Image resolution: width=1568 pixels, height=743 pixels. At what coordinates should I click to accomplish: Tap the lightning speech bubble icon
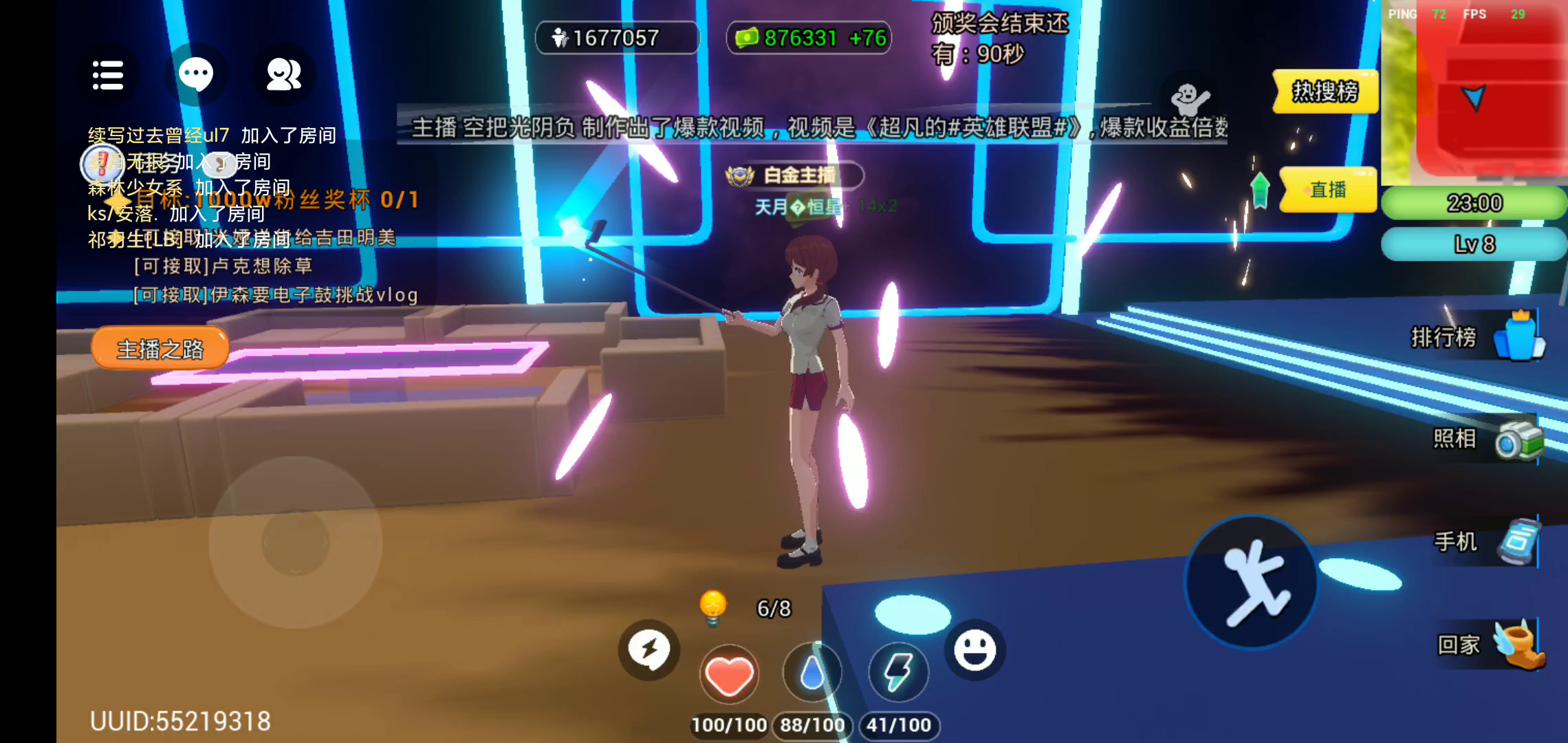[649, 649]
